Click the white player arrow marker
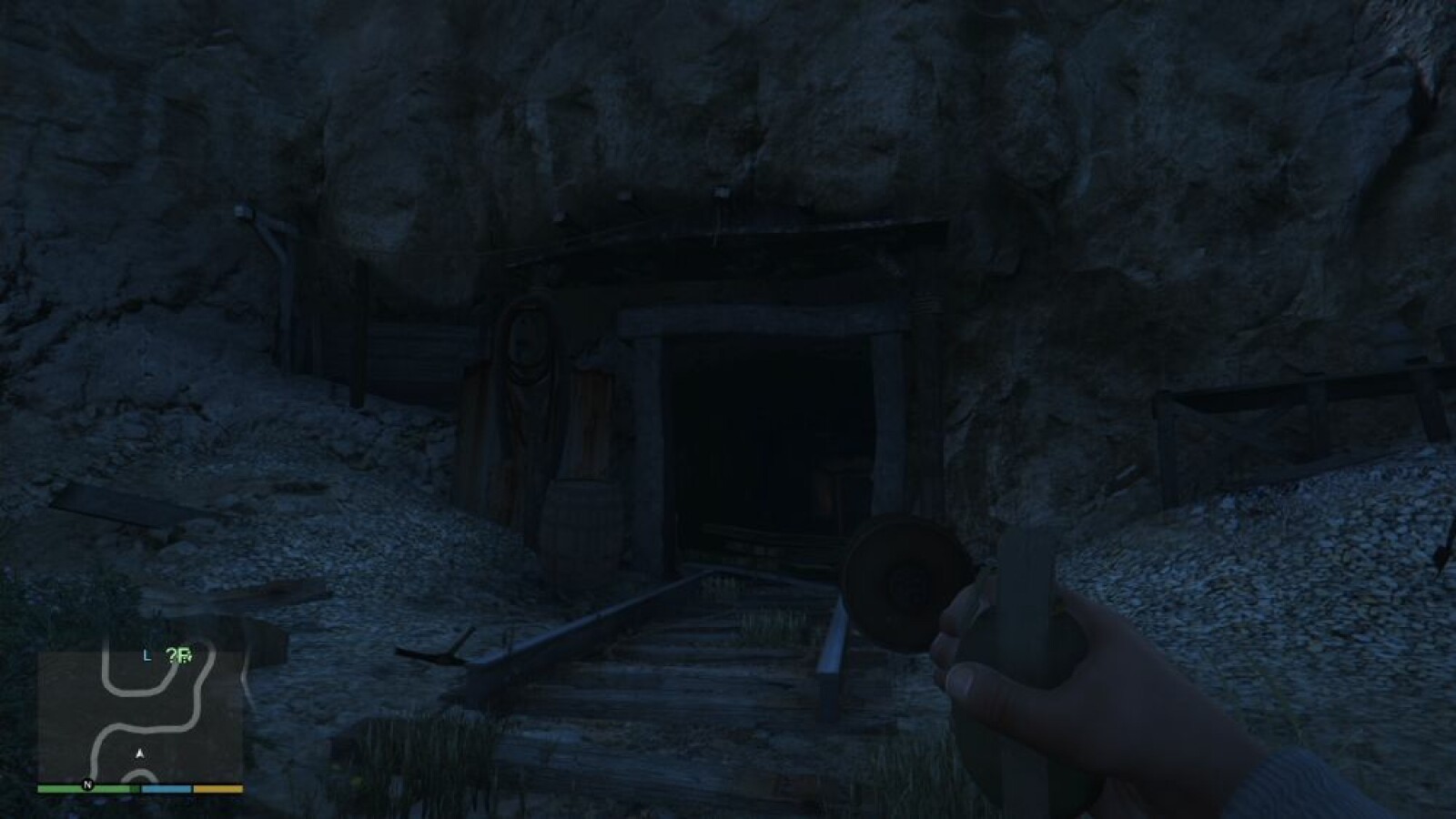This screenshot has width=1456, height=819. coord(140,753)
